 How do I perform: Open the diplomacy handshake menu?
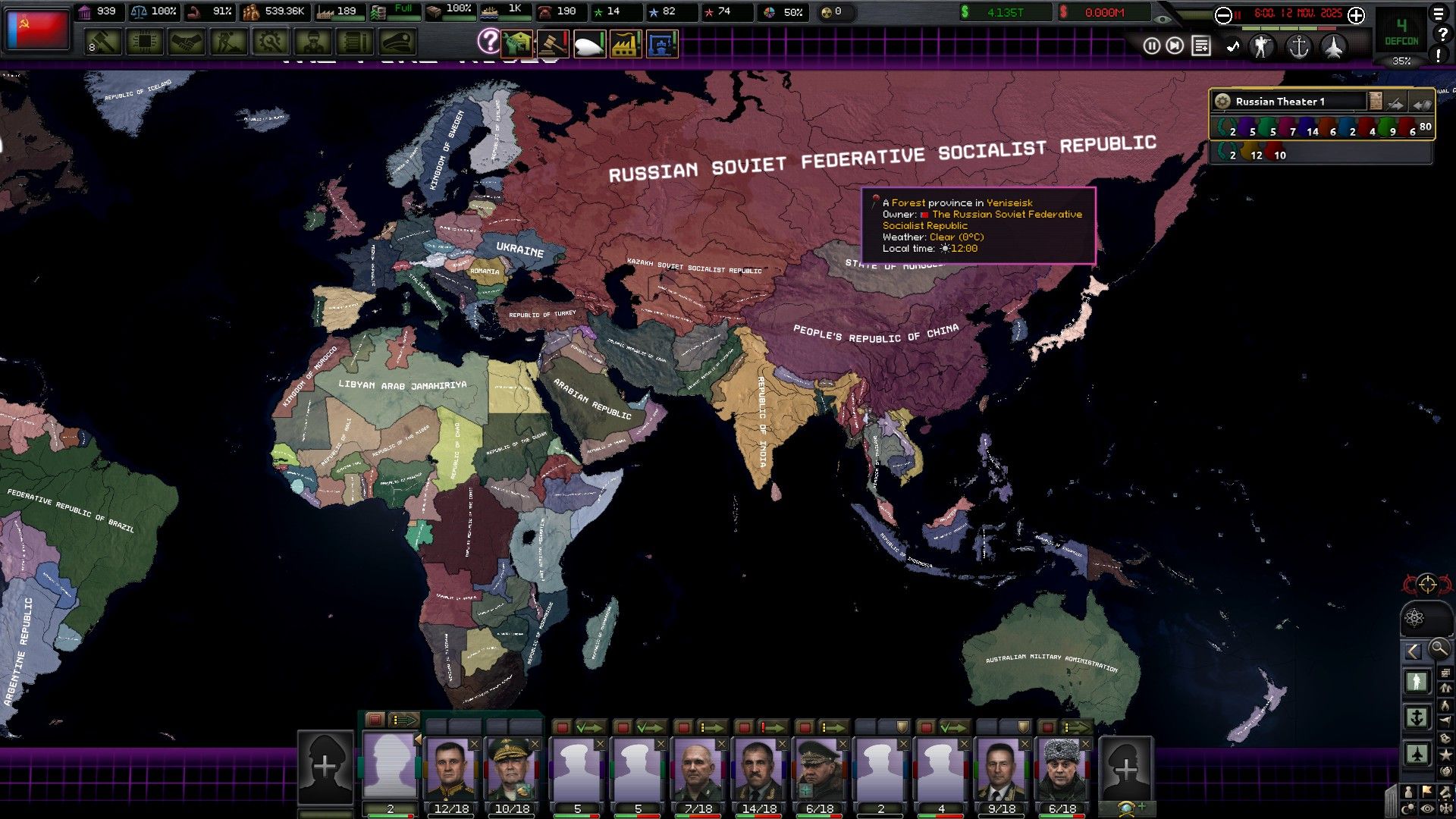tap(187, 42)
